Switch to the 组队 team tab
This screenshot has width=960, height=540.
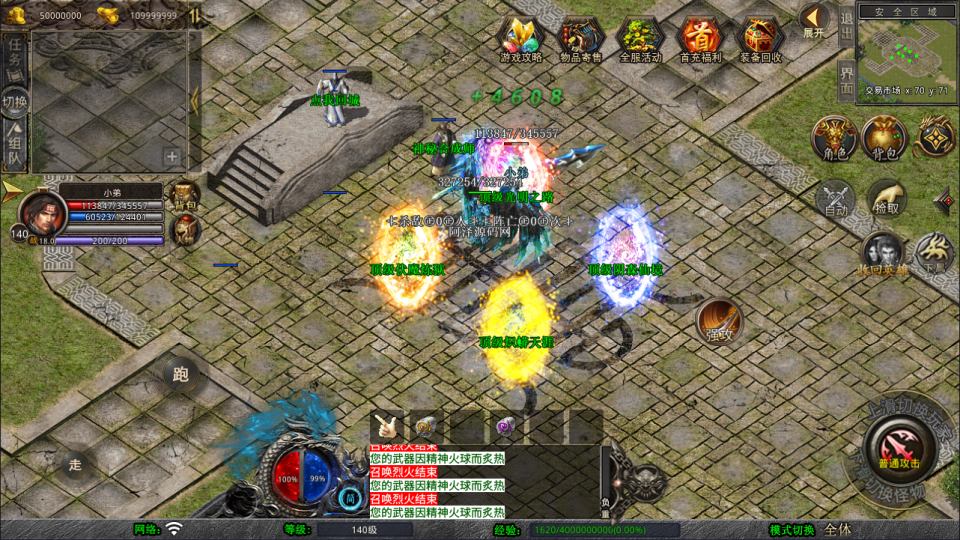point(15,146)
